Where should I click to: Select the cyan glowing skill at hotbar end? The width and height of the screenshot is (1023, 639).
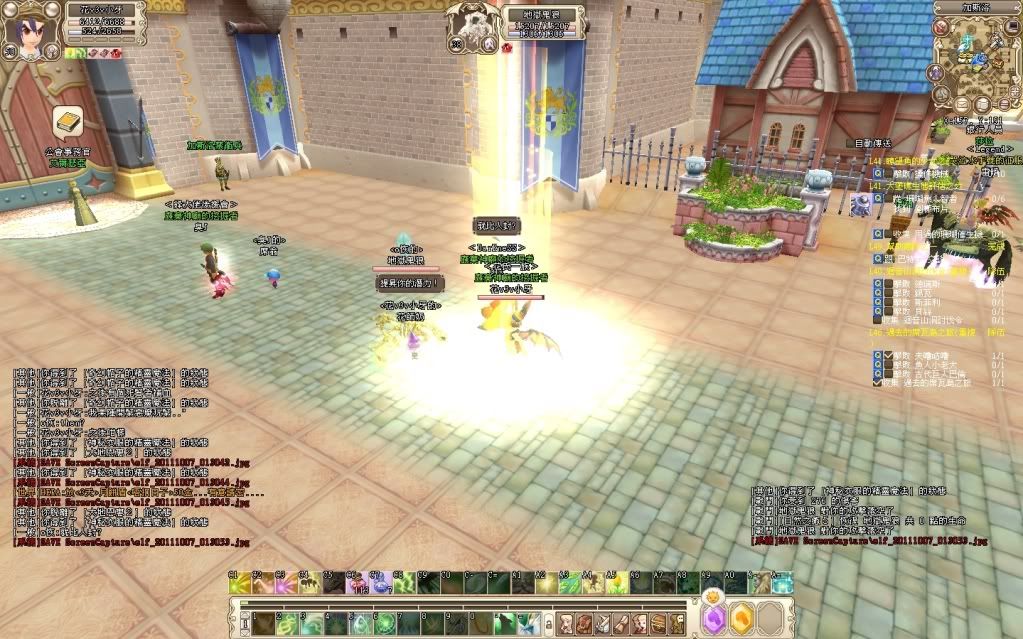pos(782,582)
